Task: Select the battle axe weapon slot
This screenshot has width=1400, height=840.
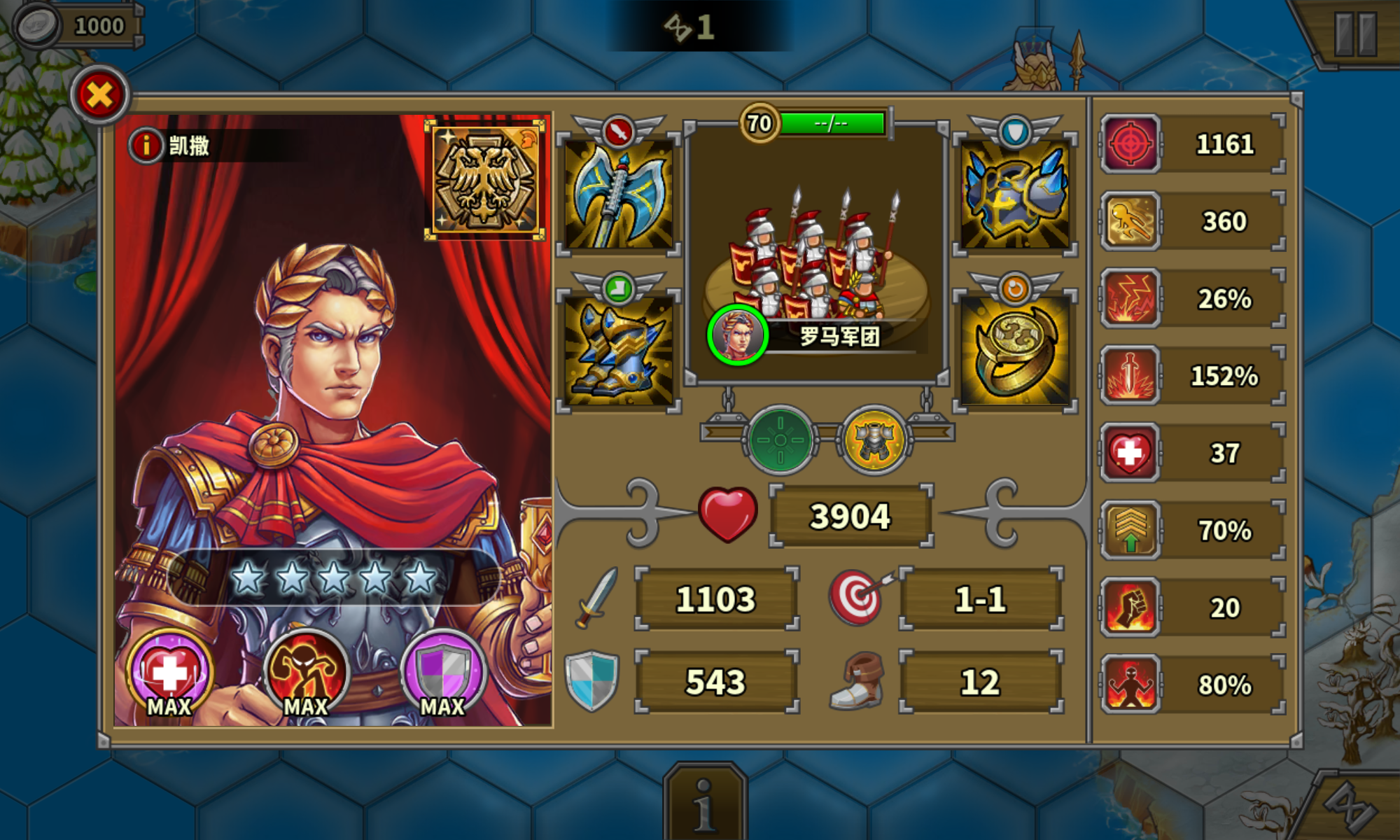Action: pyautogui.click(x=619, y=194)
